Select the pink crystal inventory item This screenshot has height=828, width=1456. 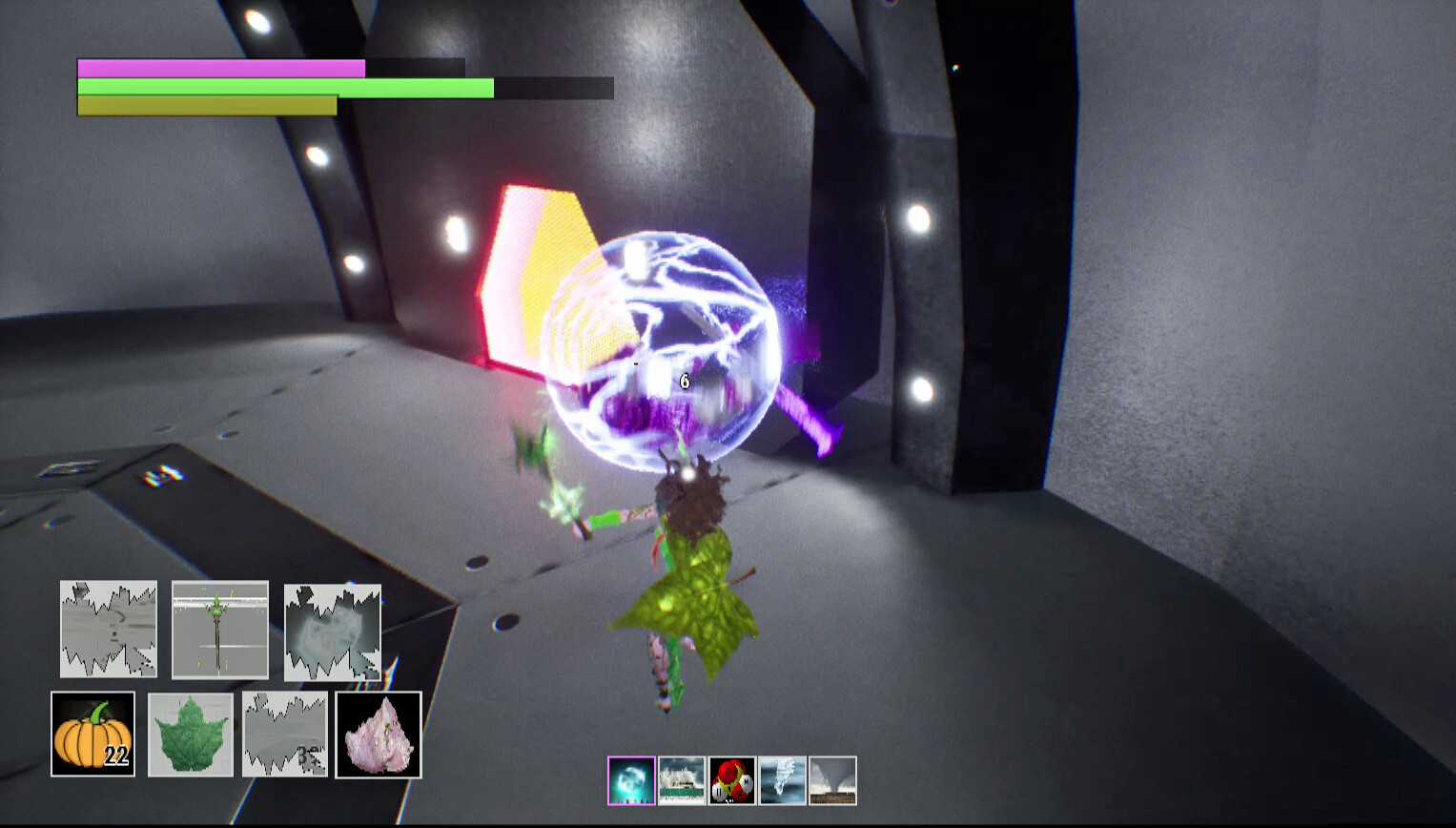point(379,735)
